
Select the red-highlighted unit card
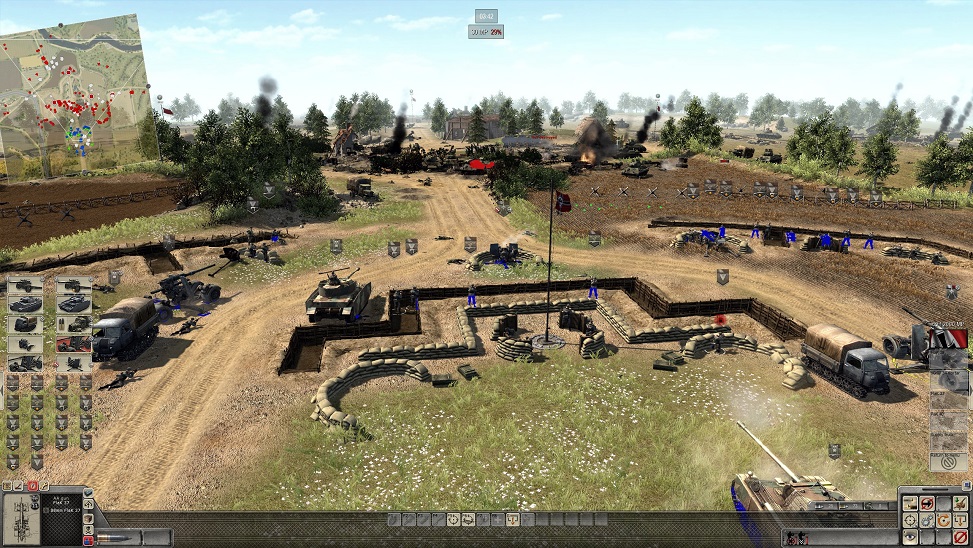73,343
